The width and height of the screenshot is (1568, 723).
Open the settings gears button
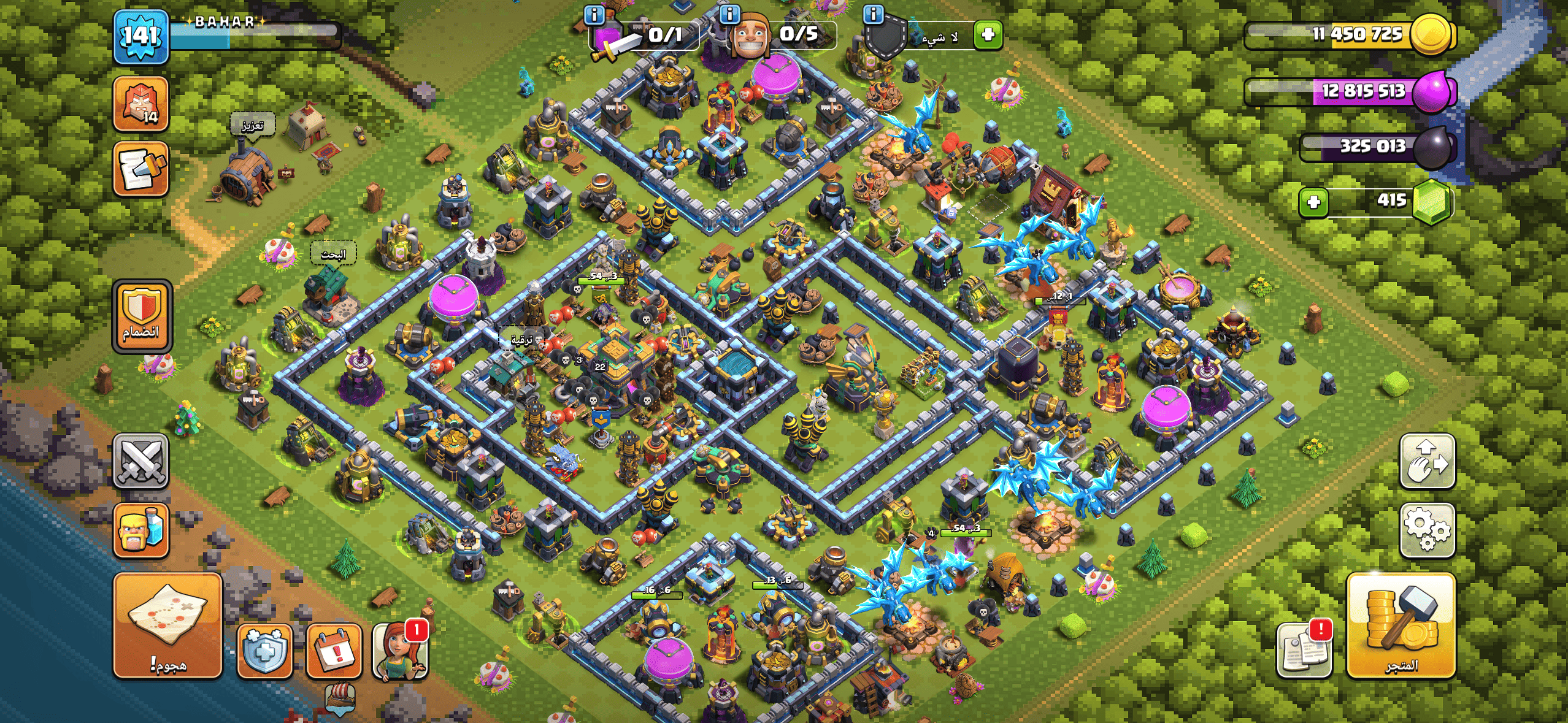click(1427, 530)
